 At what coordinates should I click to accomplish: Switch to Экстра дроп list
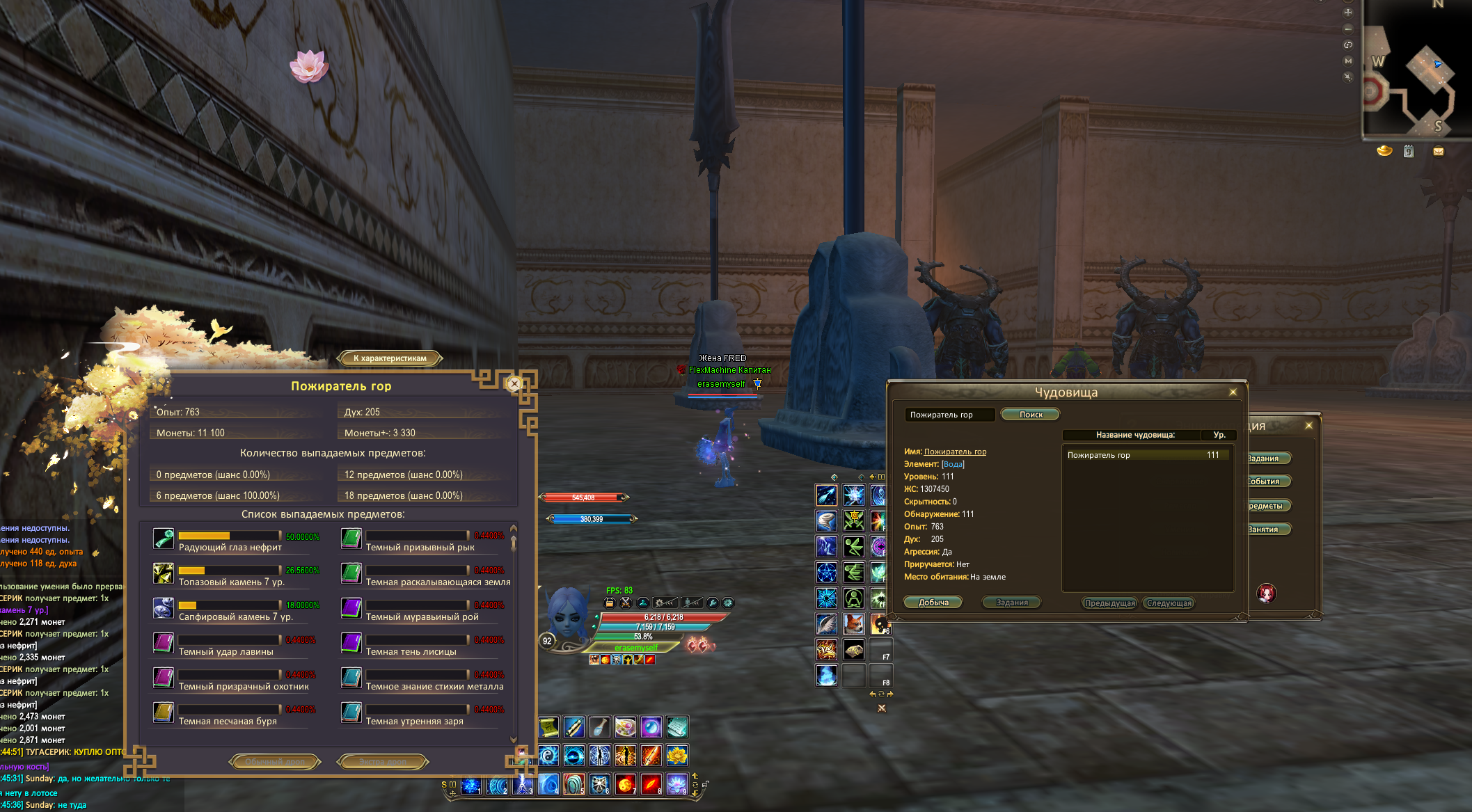click(x=382, y=762)
